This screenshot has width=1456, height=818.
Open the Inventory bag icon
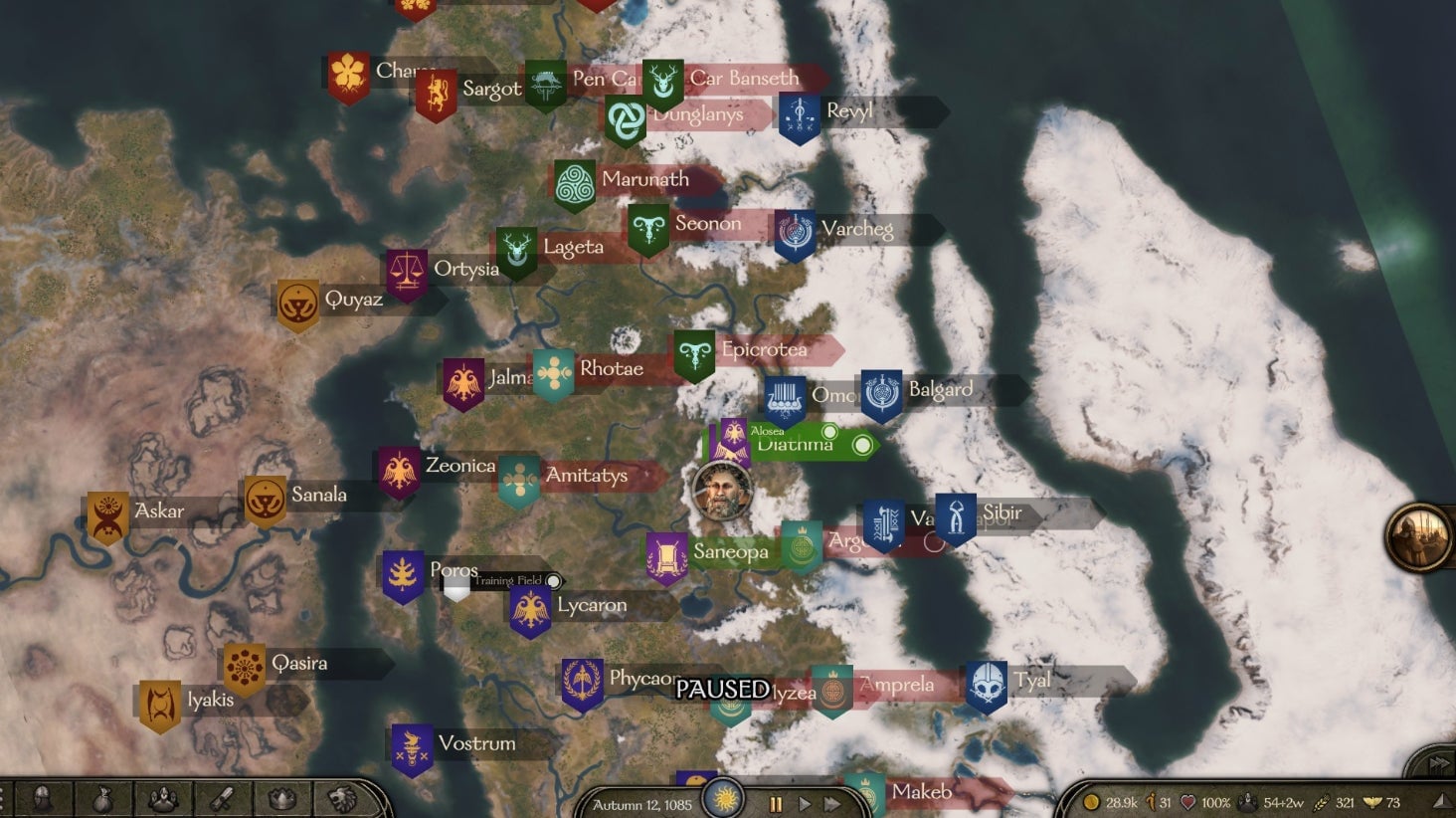103,801
